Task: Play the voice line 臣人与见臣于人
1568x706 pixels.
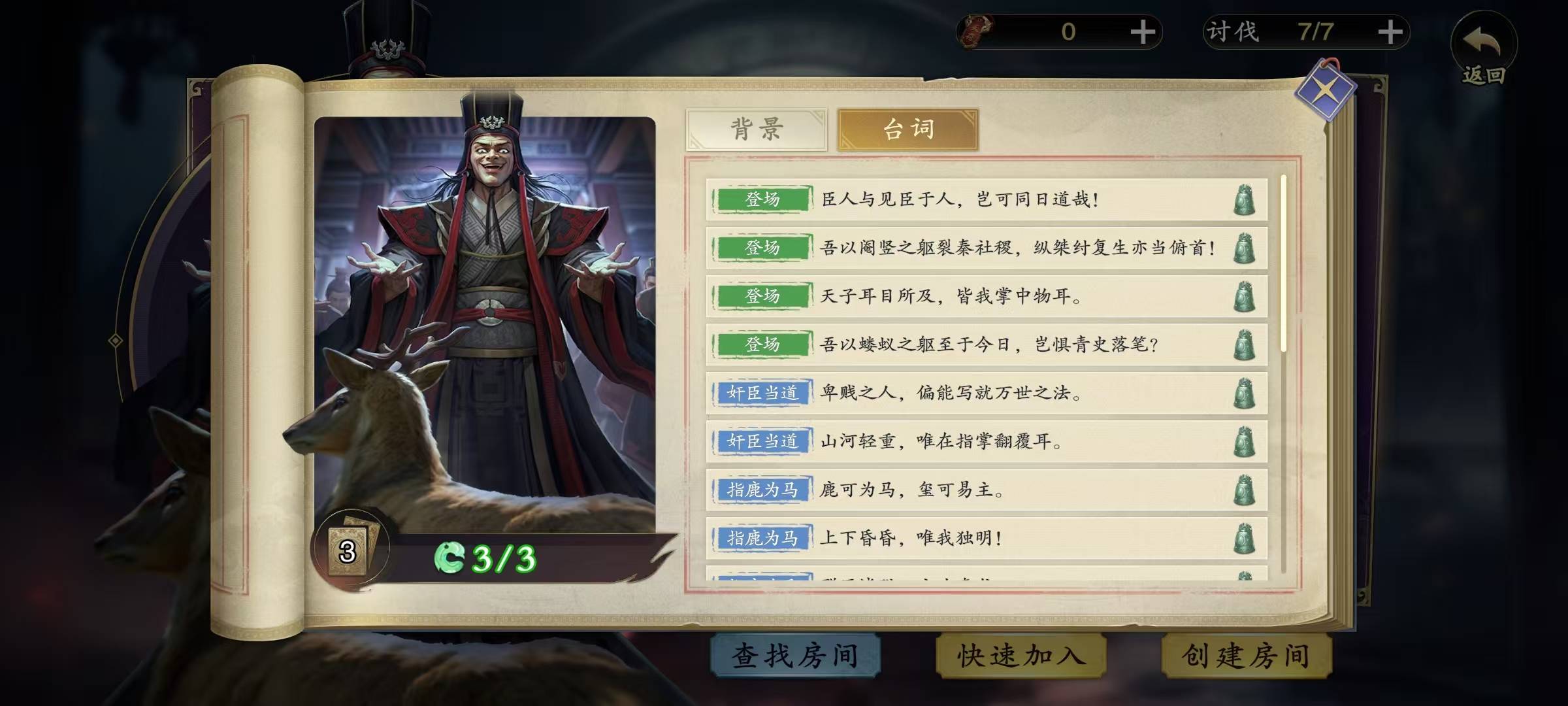Action: (1244, 200)
